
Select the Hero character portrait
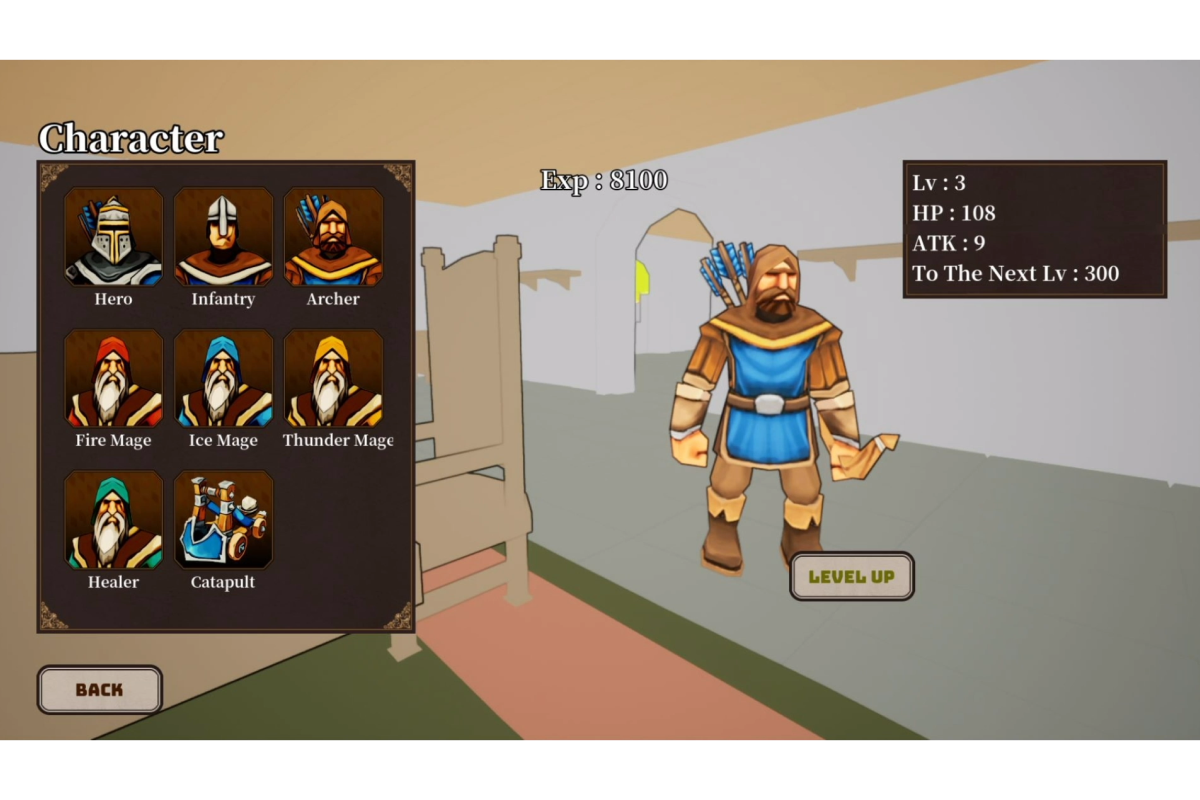[x=113, y=237]
